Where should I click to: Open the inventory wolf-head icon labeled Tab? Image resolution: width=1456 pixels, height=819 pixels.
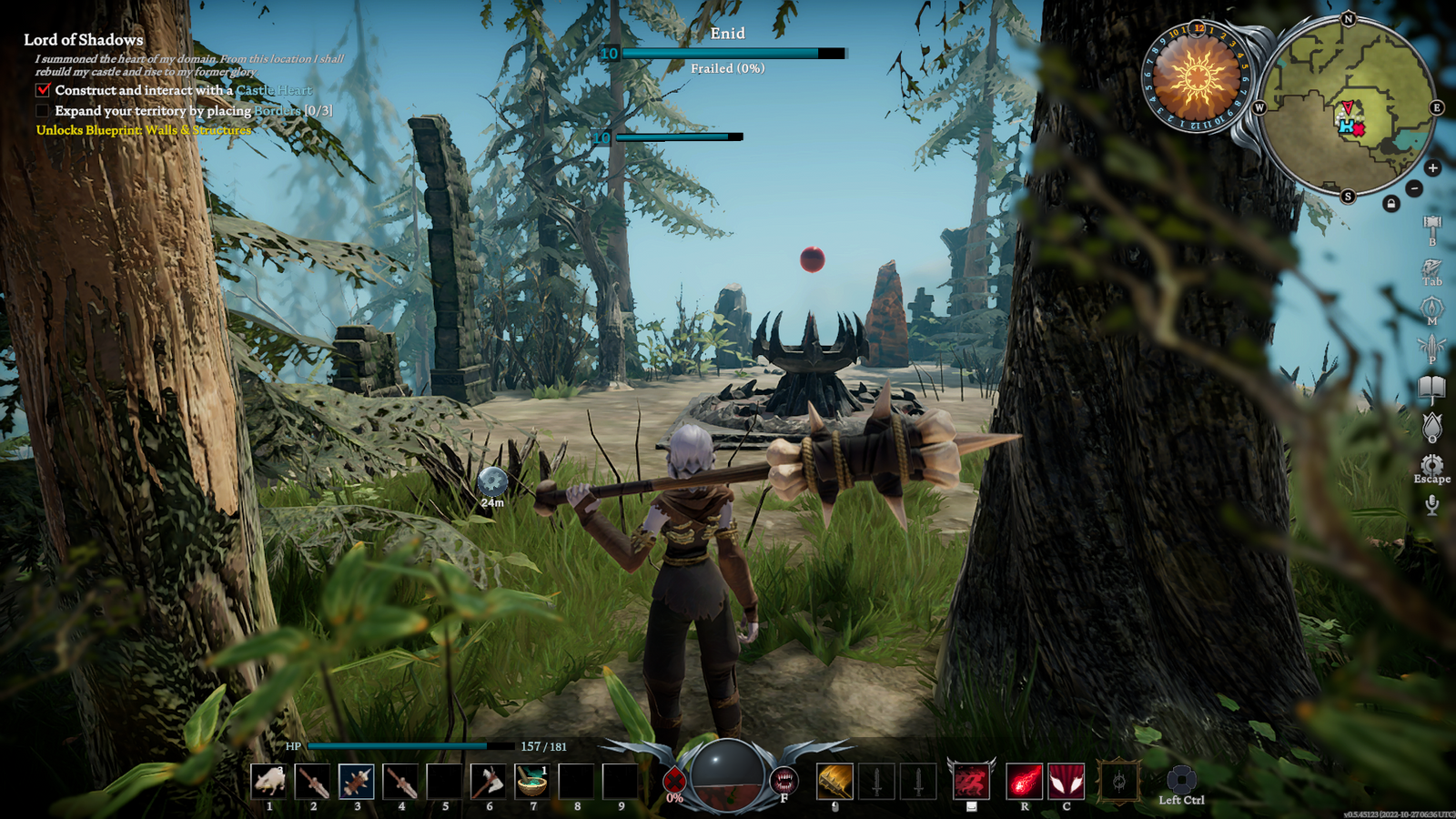coord(1431,268)
